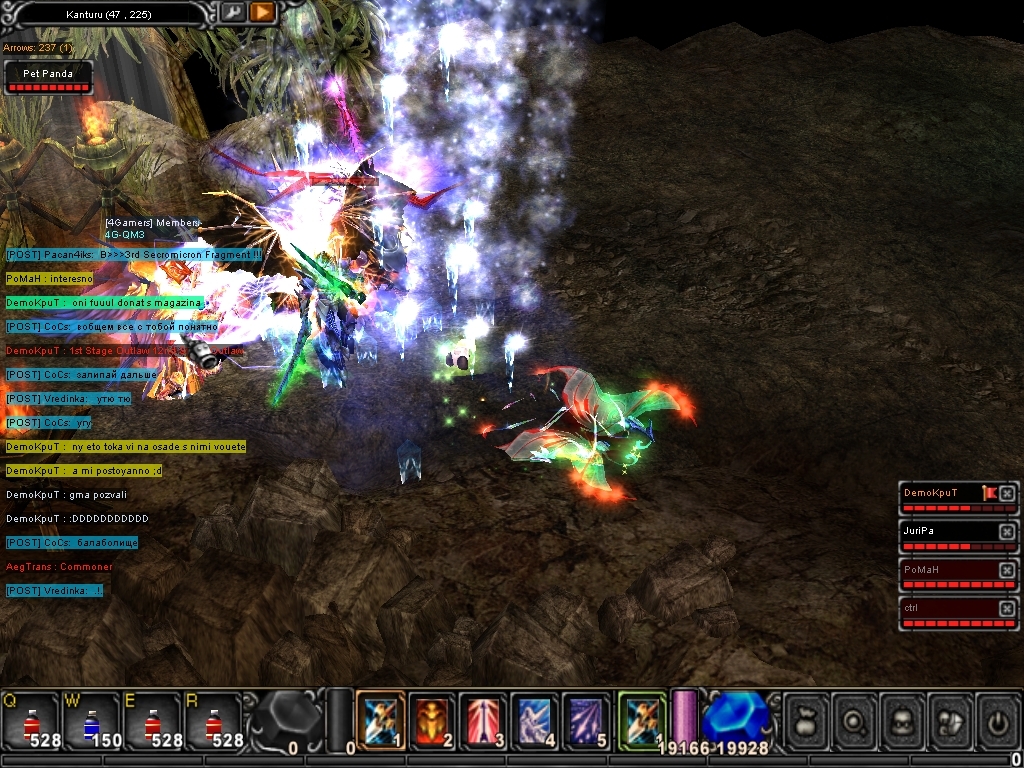Screen dimensions: 1024x768
Task: Activate skill slot 3 red arrows skill
Action: click(x=484, y=720)
